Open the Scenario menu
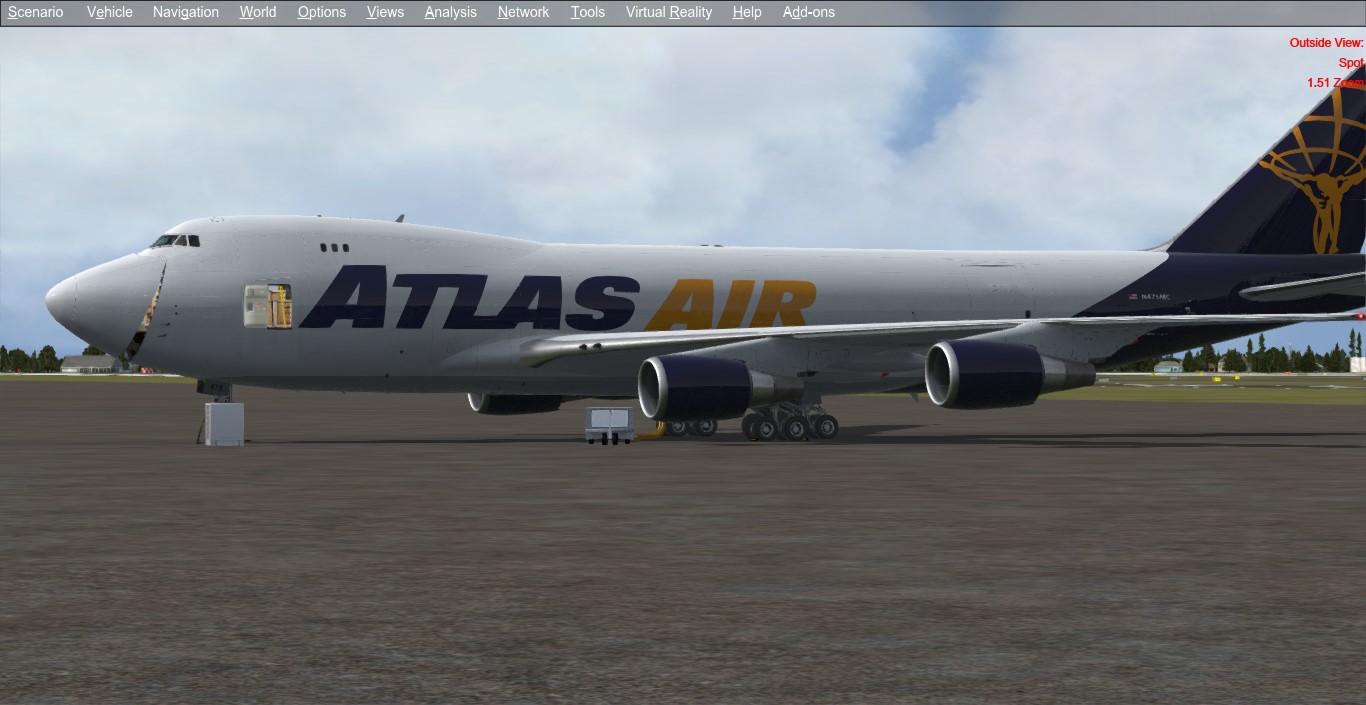 coord(36,12)
